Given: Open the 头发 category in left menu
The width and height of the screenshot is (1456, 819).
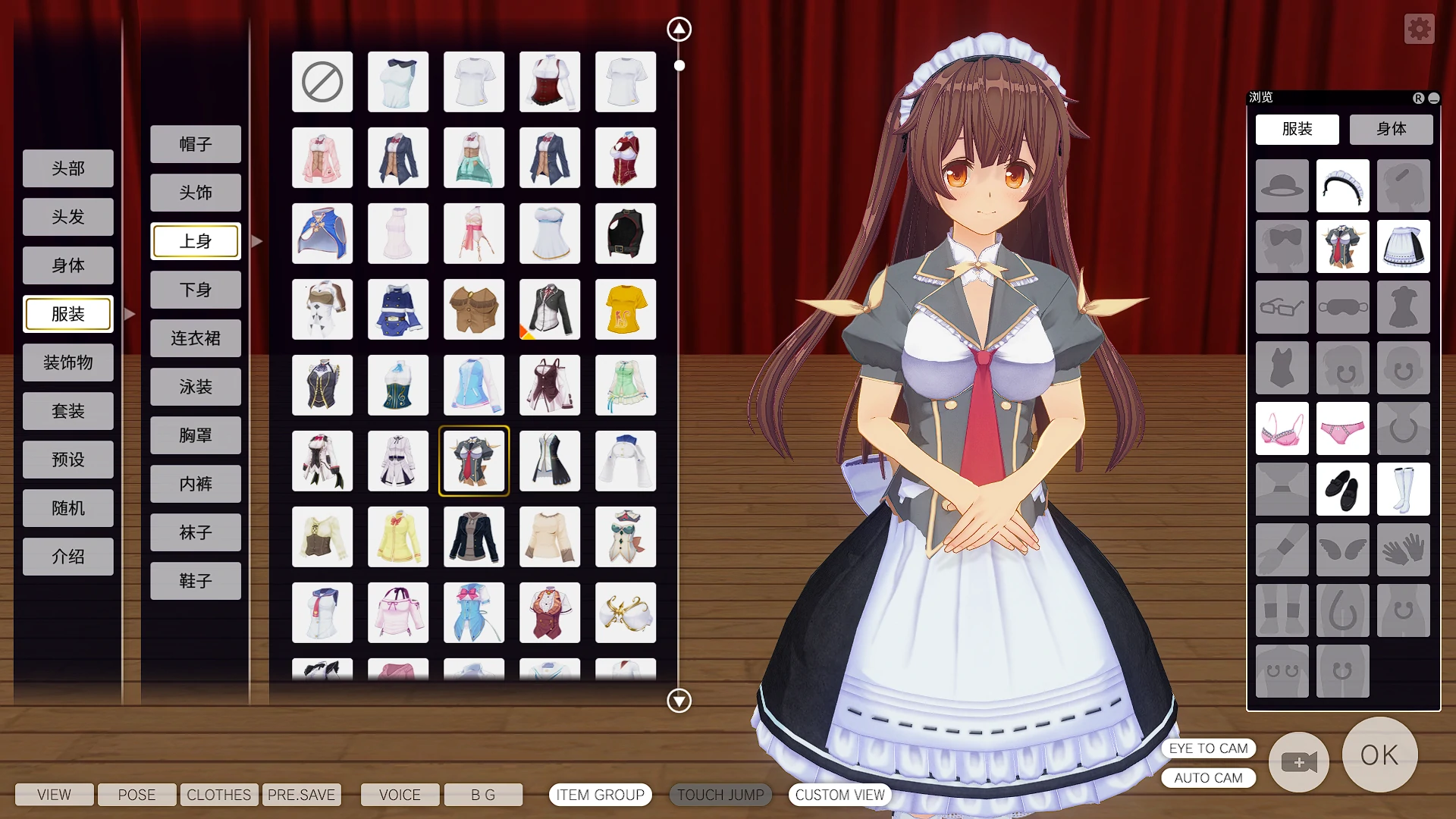Looking at the screenshot, I should click(68, 216).
